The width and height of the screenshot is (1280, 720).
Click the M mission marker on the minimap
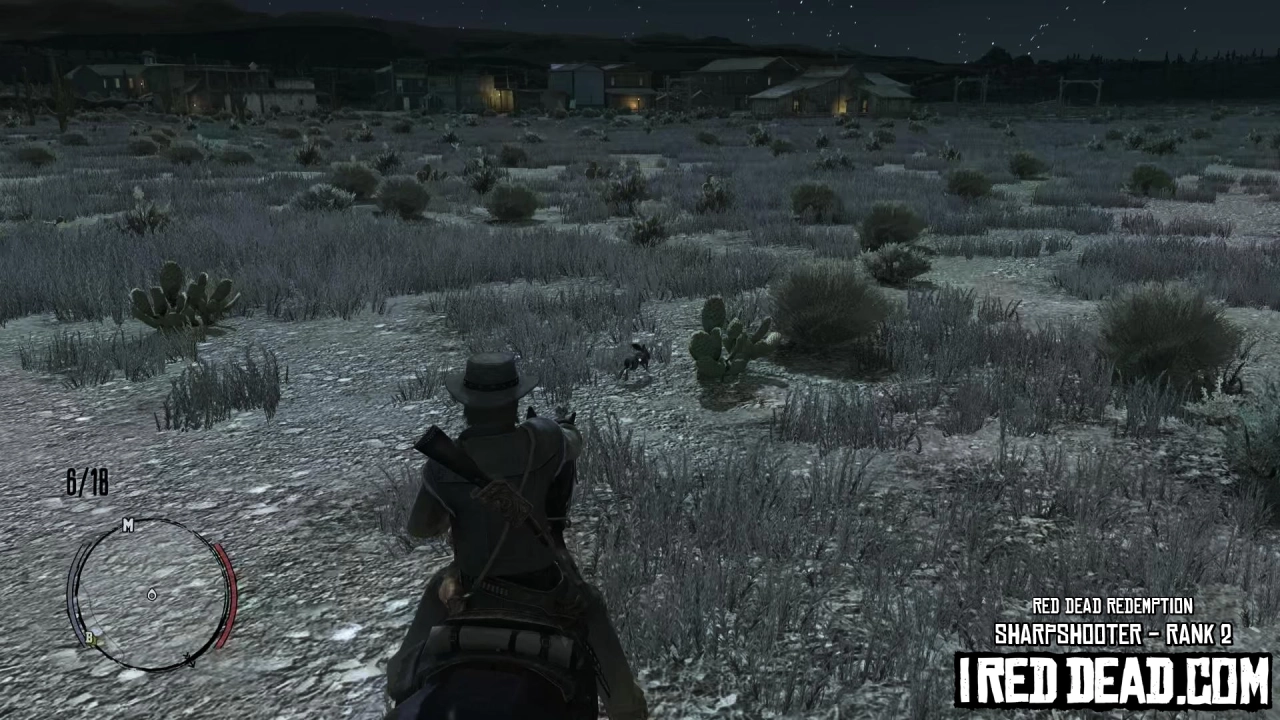[128, 525]
